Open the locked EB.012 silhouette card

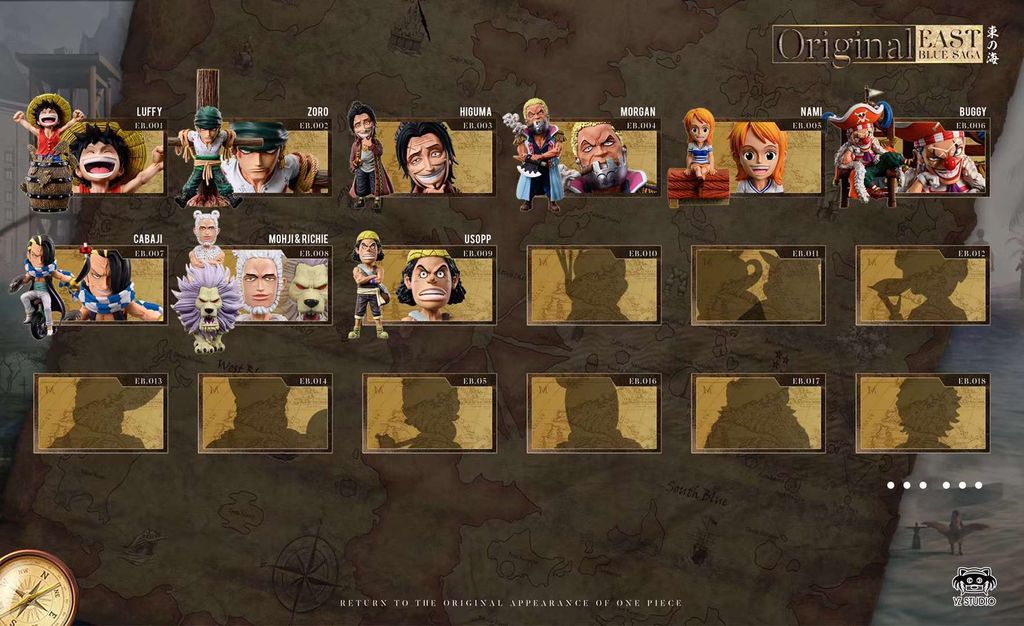pos(922,285)
